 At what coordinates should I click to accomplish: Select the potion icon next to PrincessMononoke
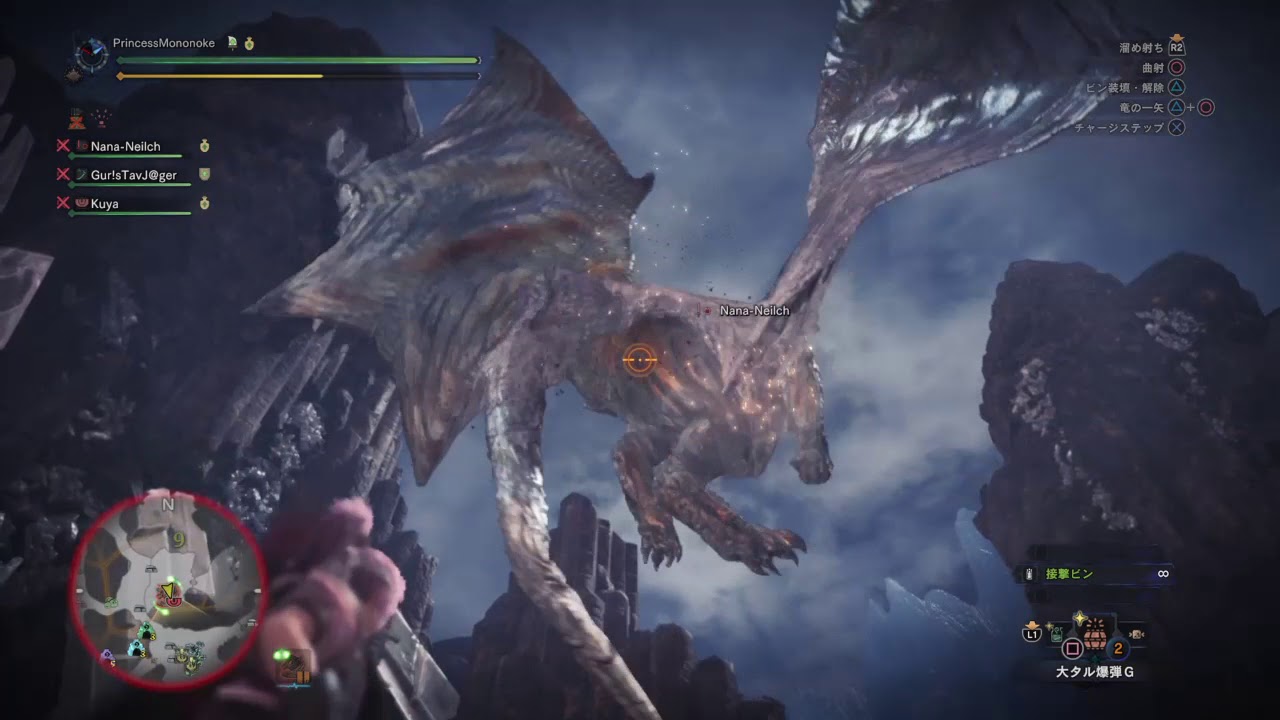(250, 44)
